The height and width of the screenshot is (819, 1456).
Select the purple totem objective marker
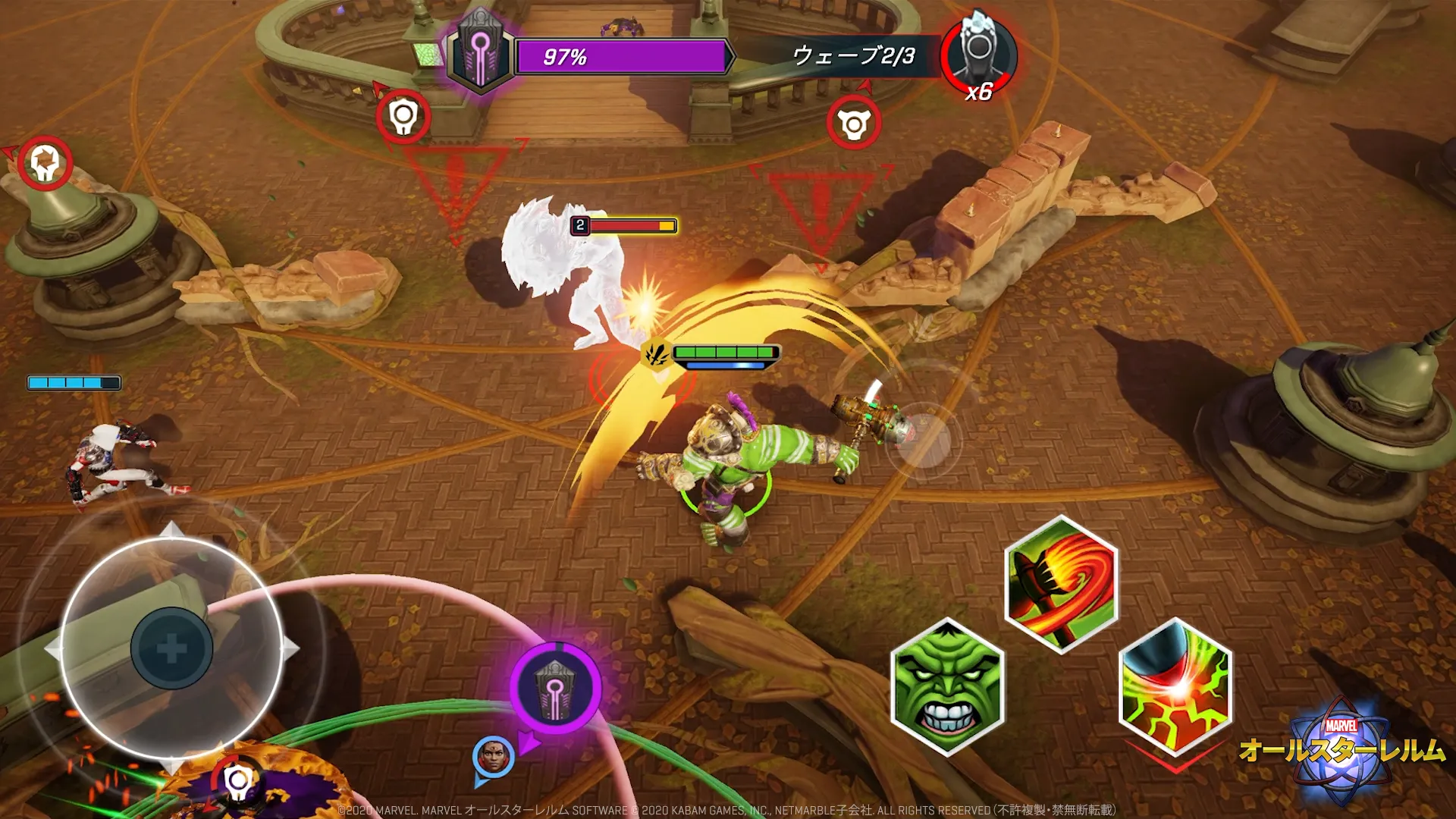point(556,689)
